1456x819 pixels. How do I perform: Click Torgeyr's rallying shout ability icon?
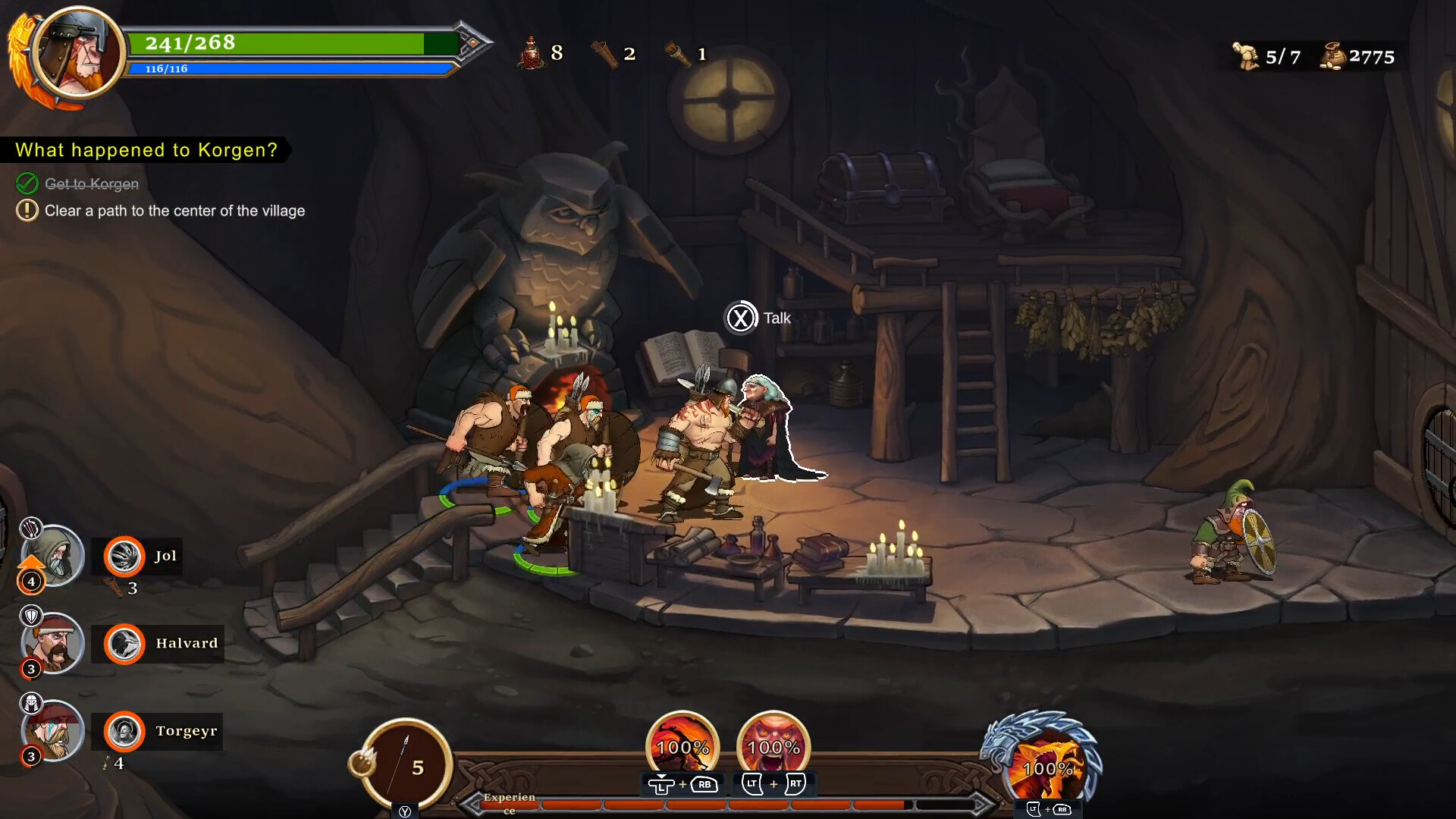pyautogui.click(x=124, y=732)
